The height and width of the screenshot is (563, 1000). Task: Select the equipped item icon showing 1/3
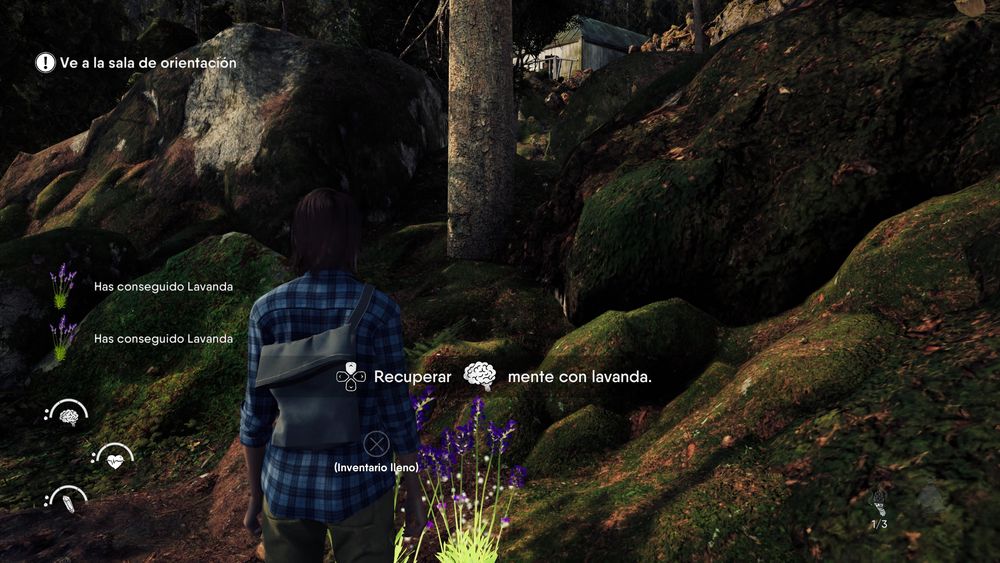click(879, 503)
